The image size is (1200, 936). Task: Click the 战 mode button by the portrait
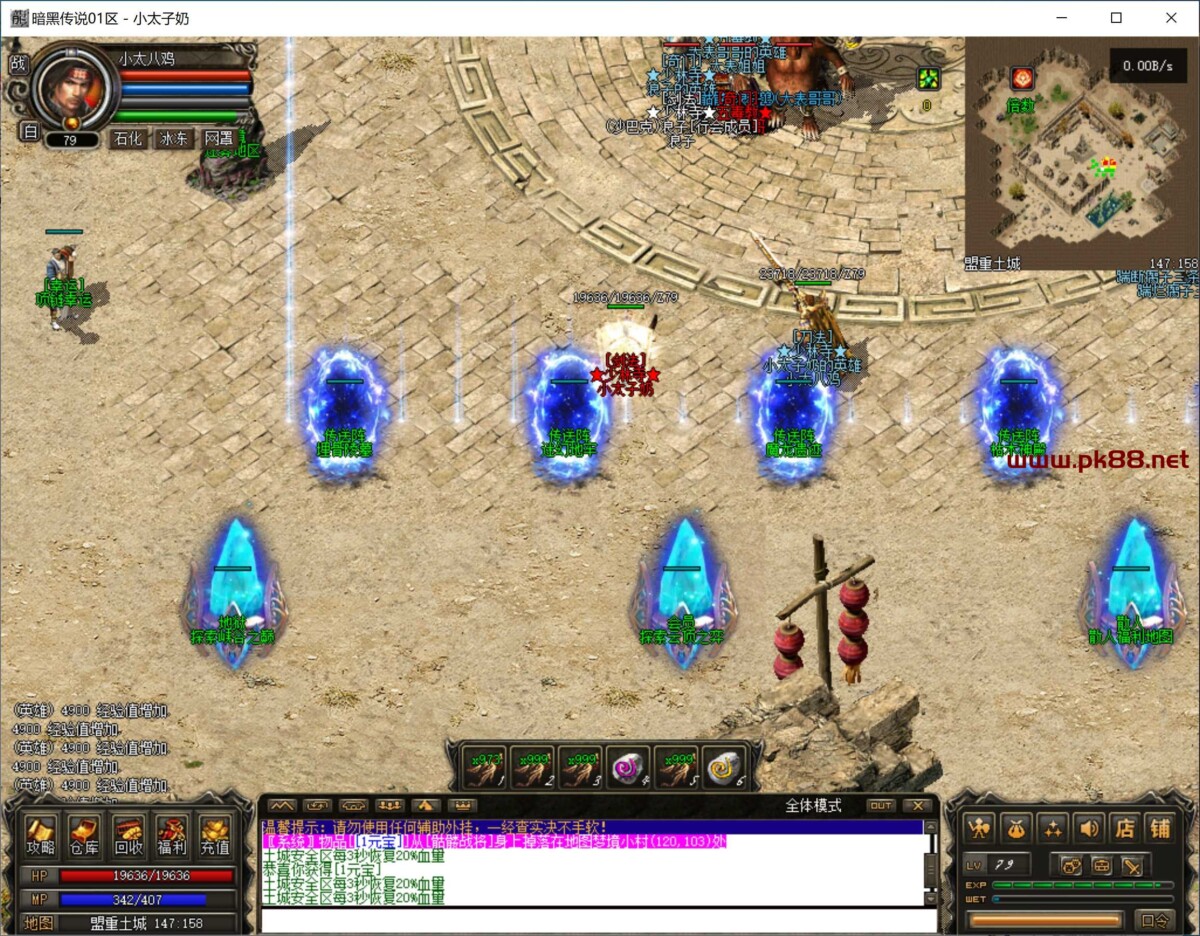[19, 63]
